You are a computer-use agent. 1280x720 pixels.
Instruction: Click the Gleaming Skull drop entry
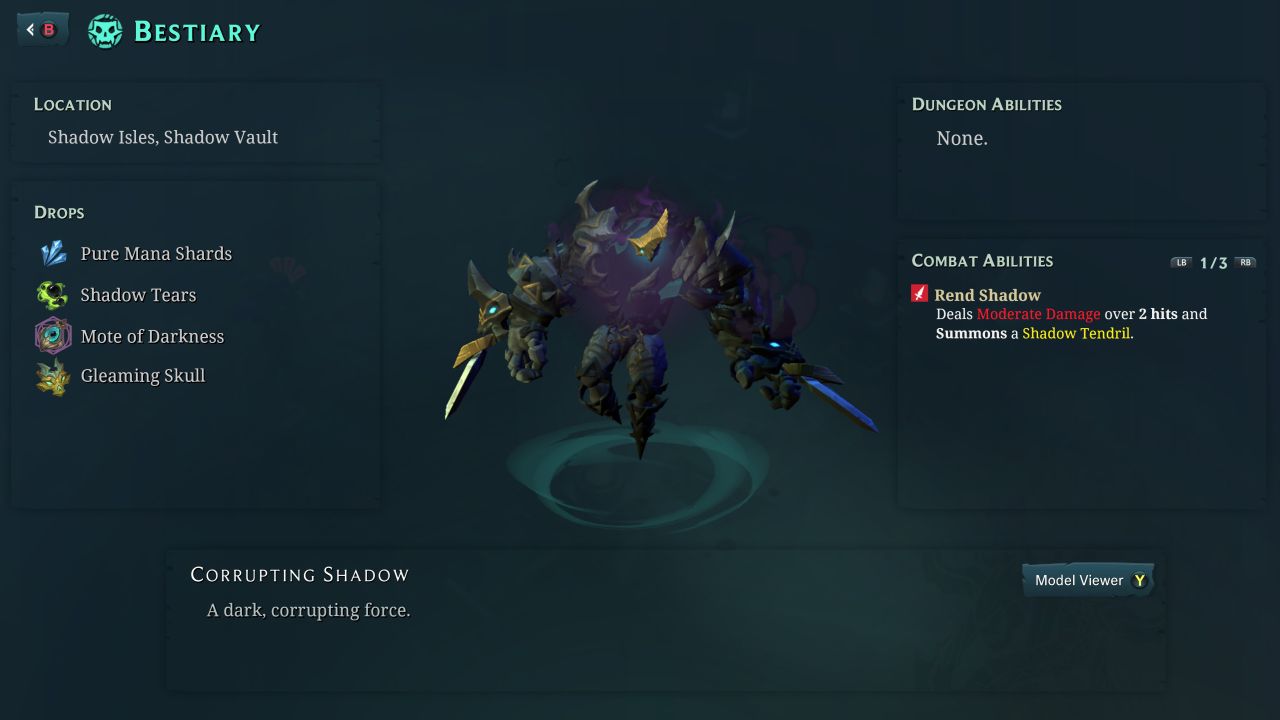[x=142, y=376]
